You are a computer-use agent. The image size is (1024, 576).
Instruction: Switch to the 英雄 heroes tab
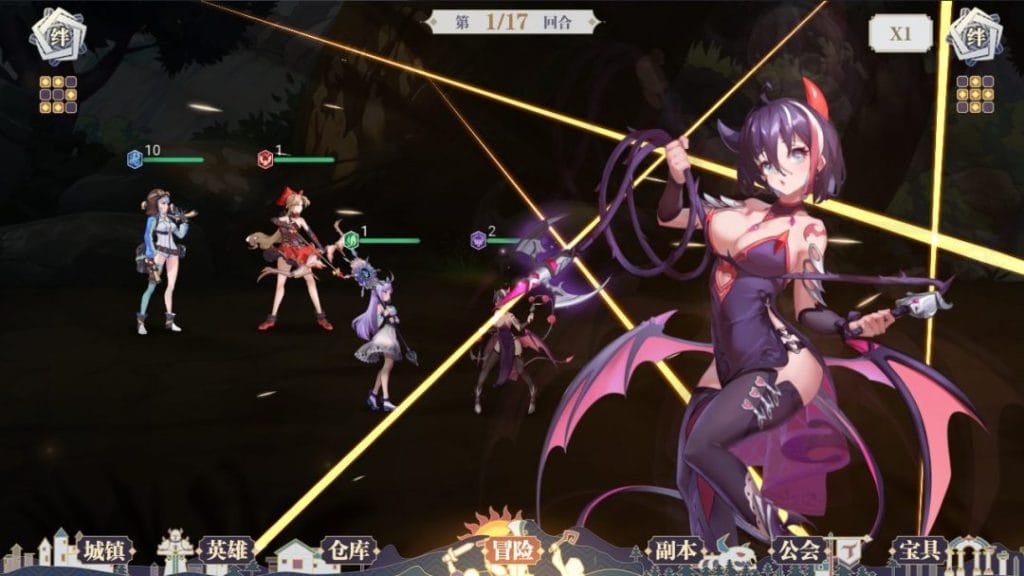click(x=226, y=549)
